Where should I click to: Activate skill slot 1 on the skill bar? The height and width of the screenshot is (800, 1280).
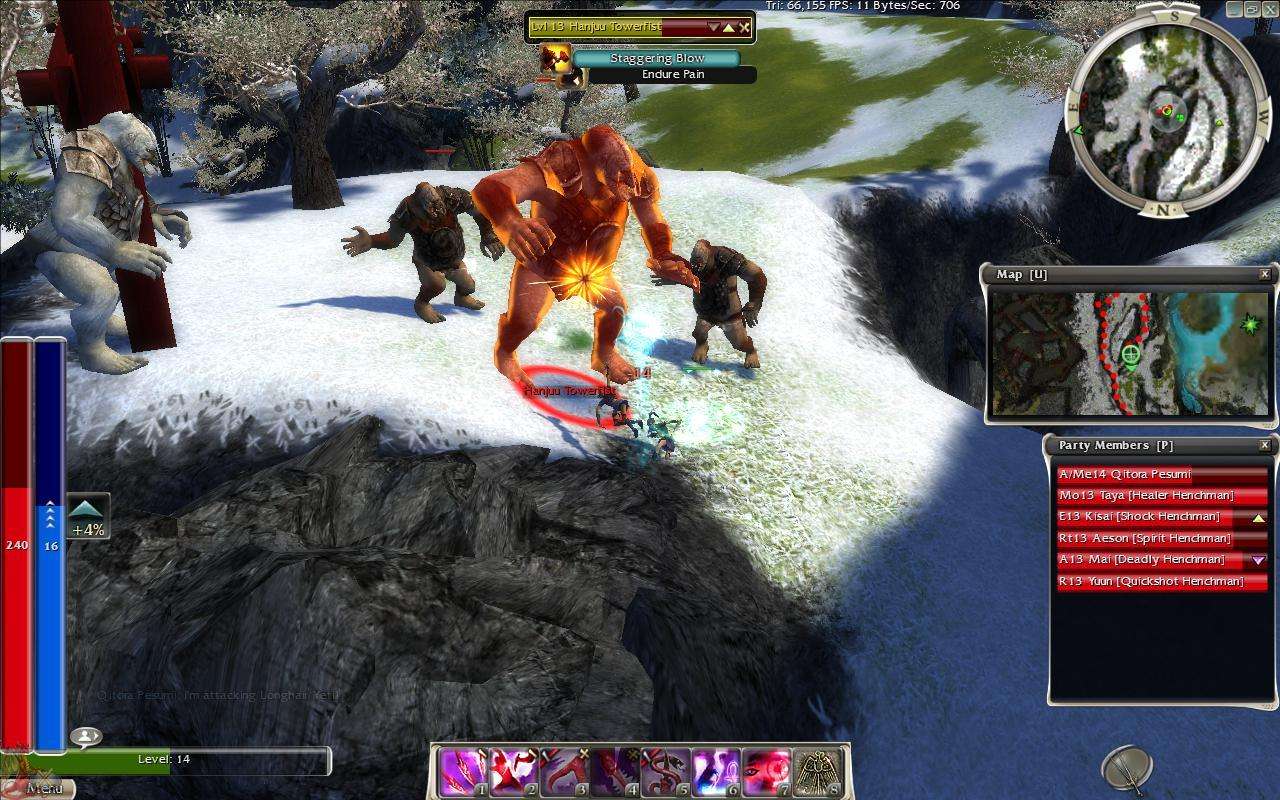pyautogui.click(x=463, y=772)
